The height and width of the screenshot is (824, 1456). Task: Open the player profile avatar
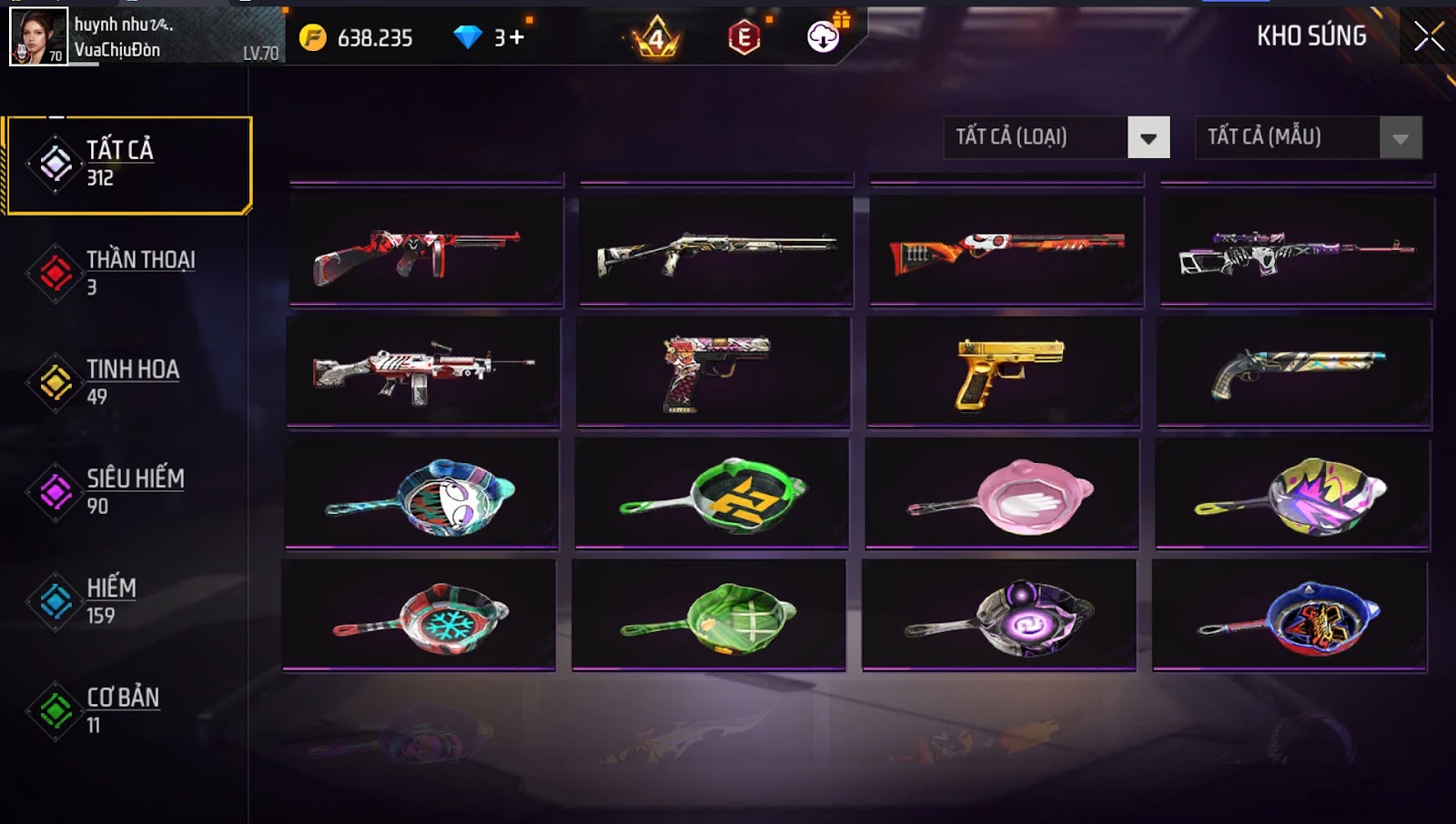tap(38, 36)
